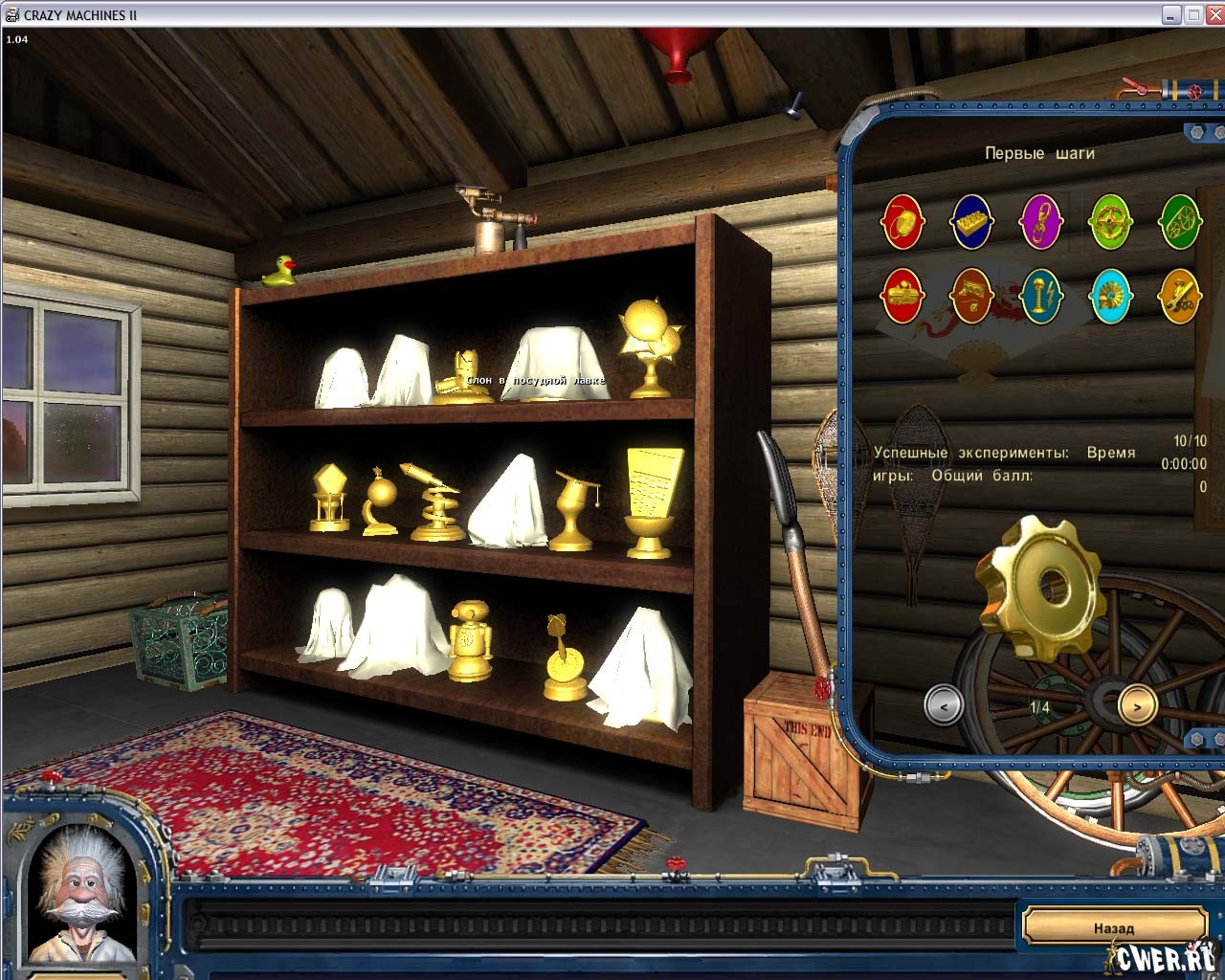Select the cyan turbine fan medal
Image resolution: width=1225 pixels, height=980 pixels.
[1110, 296]
